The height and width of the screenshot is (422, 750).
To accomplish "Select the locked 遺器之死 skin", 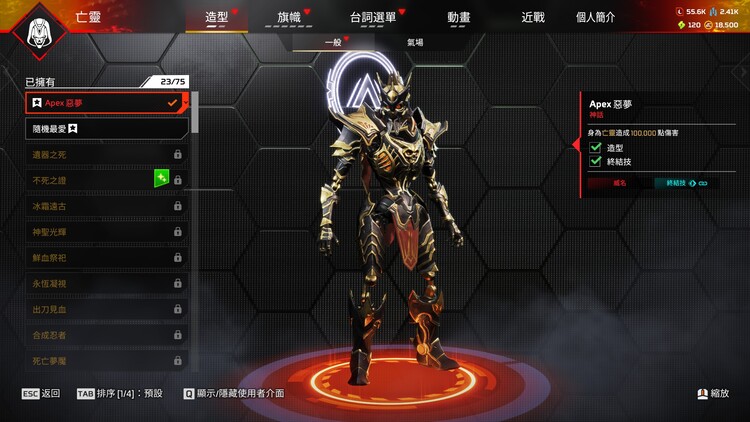I will pyautogui.click(x=106, y=154).
